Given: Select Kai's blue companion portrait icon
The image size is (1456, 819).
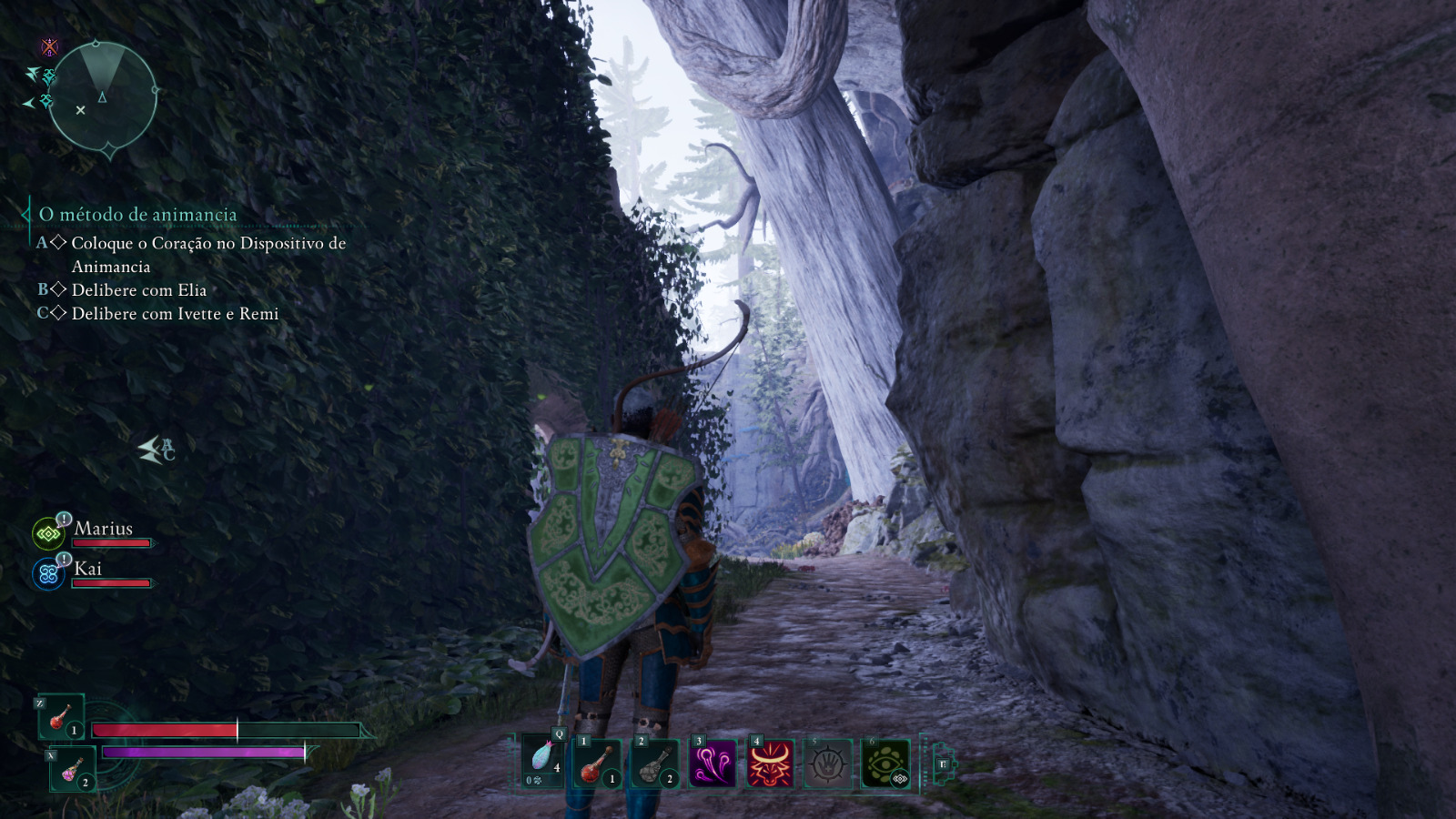Looking at the screenshot, I should tap(47, 574).
